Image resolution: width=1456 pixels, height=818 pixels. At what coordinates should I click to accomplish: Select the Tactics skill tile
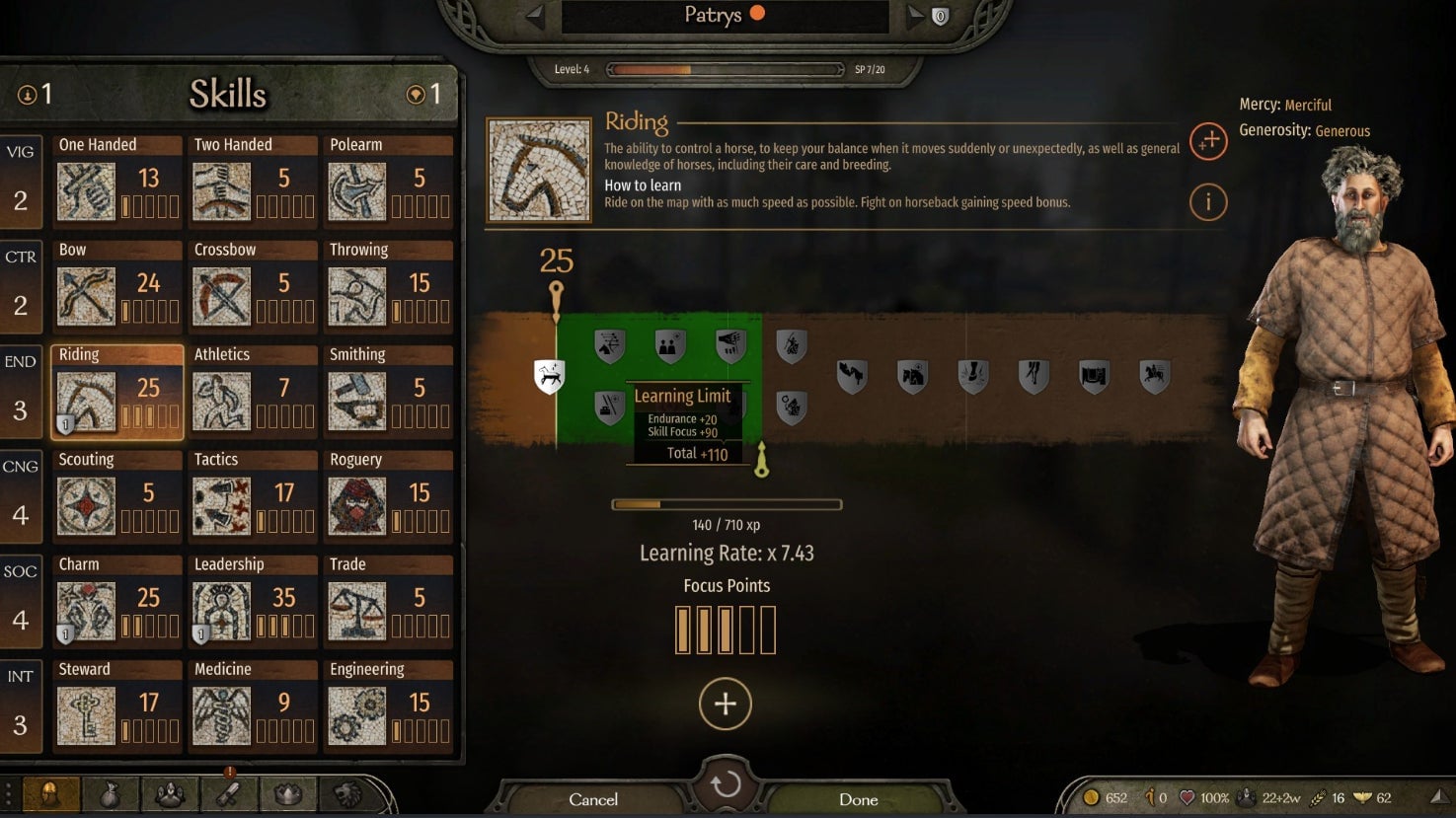(x=254, y=494)
